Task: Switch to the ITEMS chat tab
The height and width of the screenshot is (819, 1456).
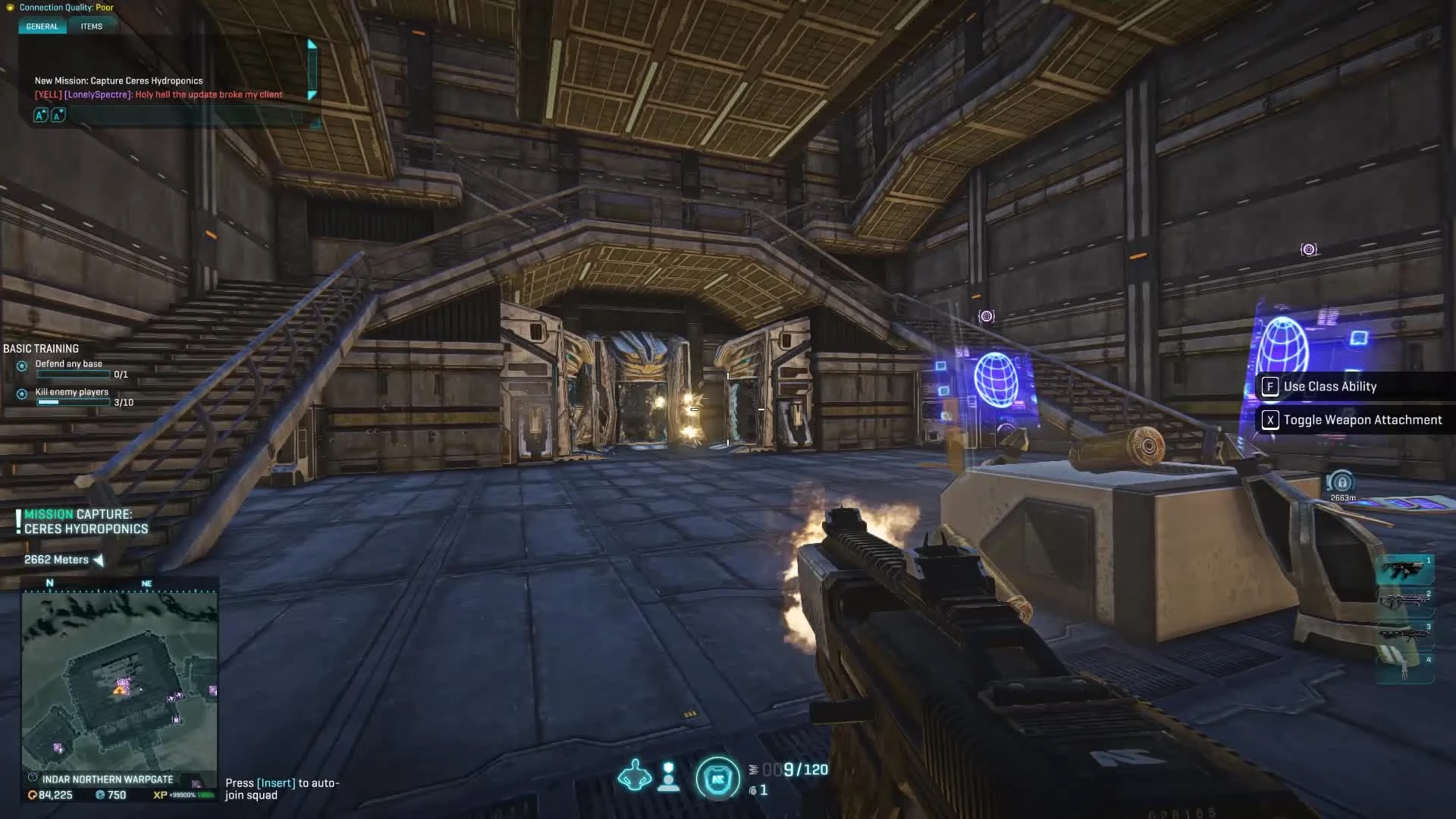Action: coord(92,26)
